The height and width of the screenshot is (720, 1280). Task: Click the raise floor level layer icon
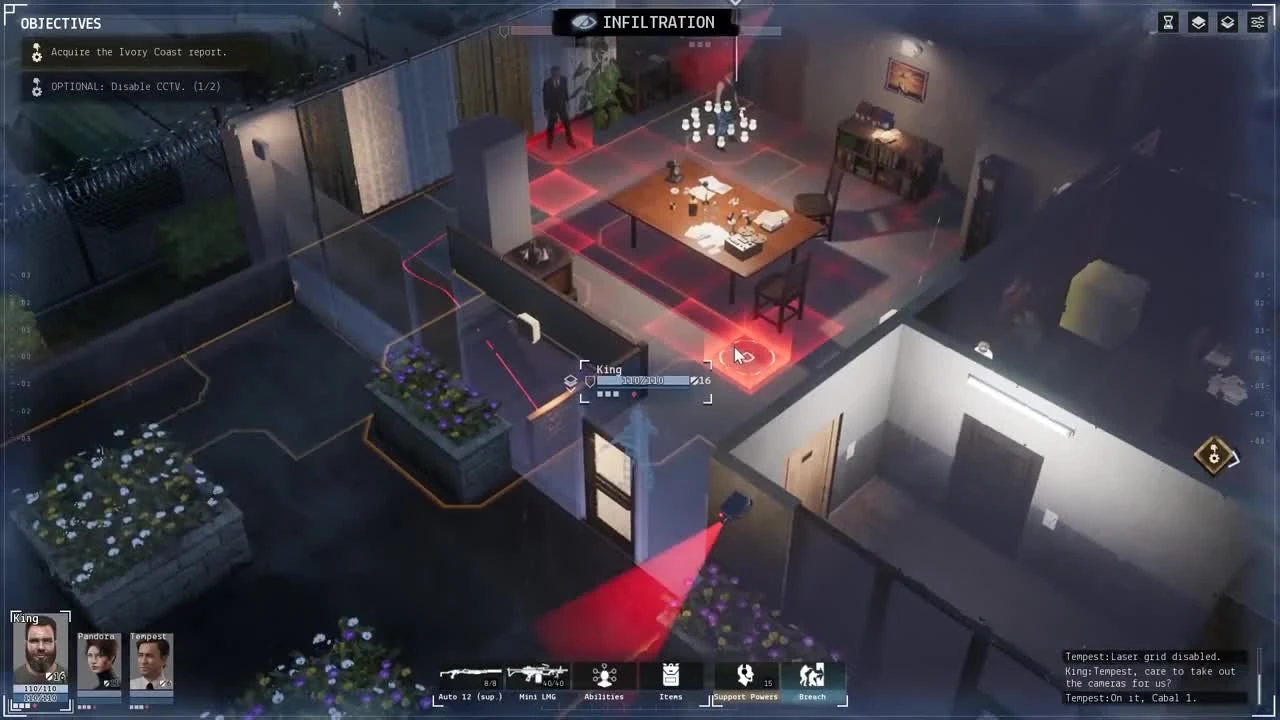coord(1198,21)
